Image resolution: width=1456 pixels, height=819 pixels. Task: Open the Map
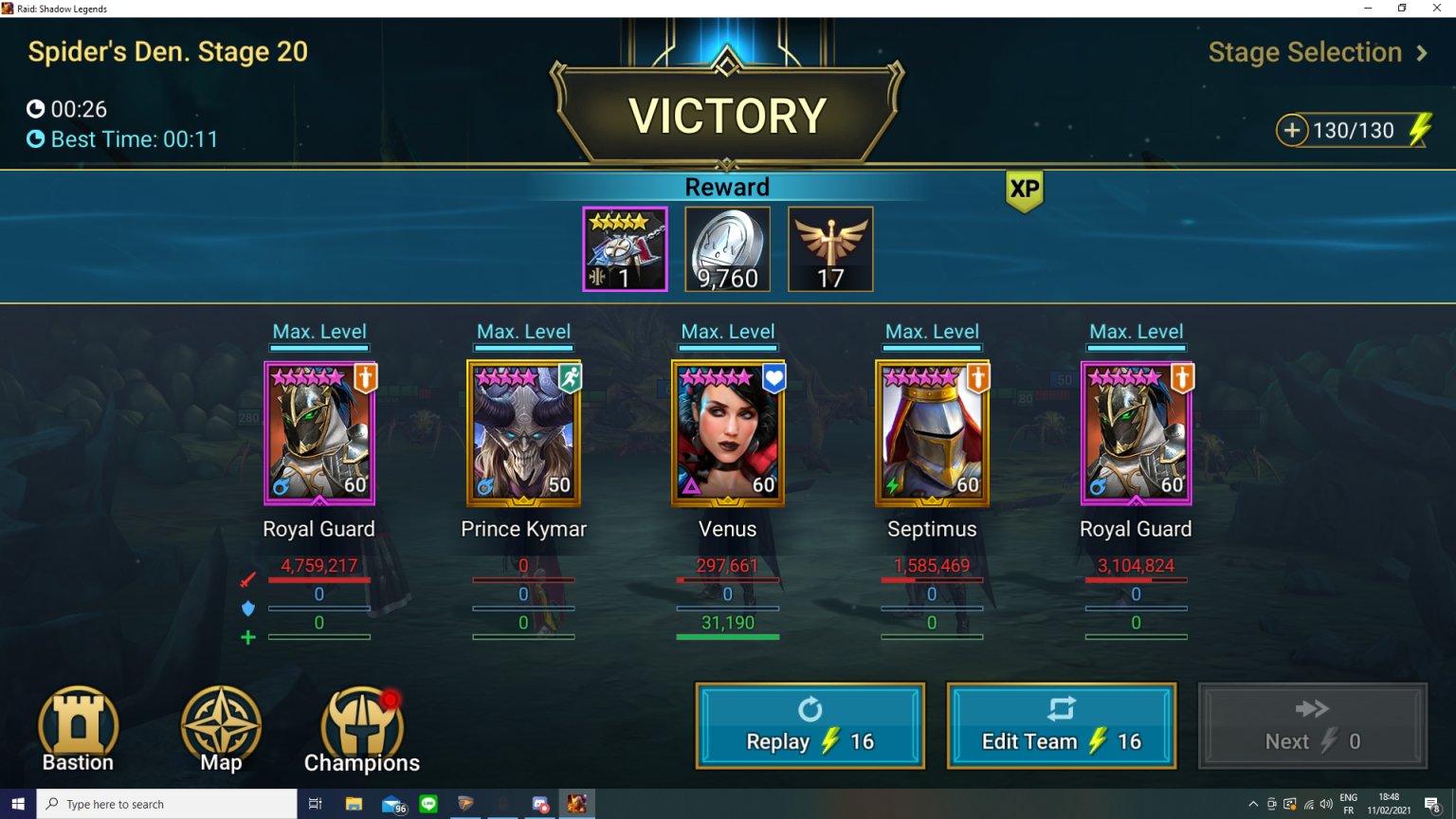221,728
